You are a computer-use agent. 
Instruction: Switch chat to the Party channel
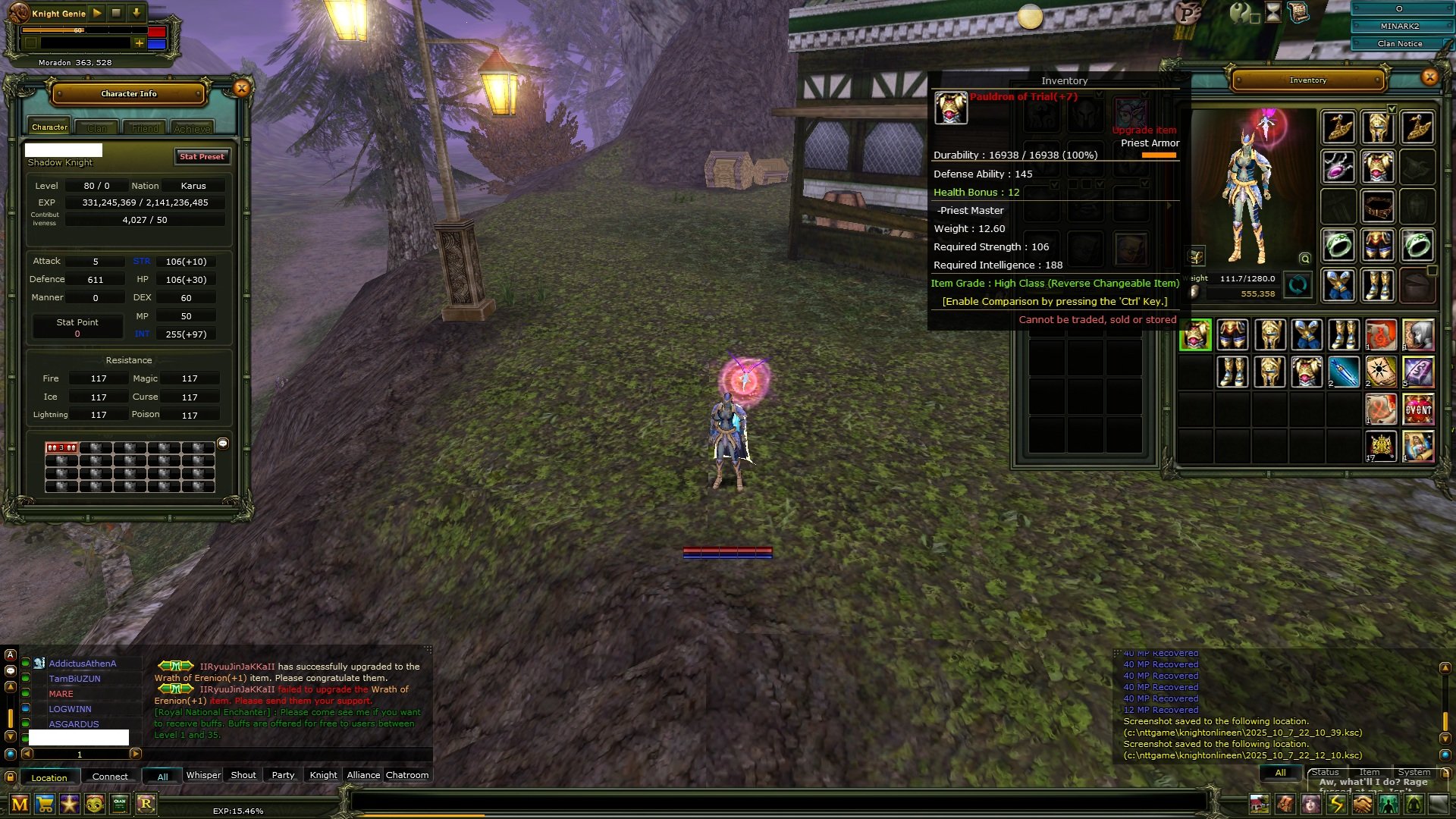[x=283, y=775]
